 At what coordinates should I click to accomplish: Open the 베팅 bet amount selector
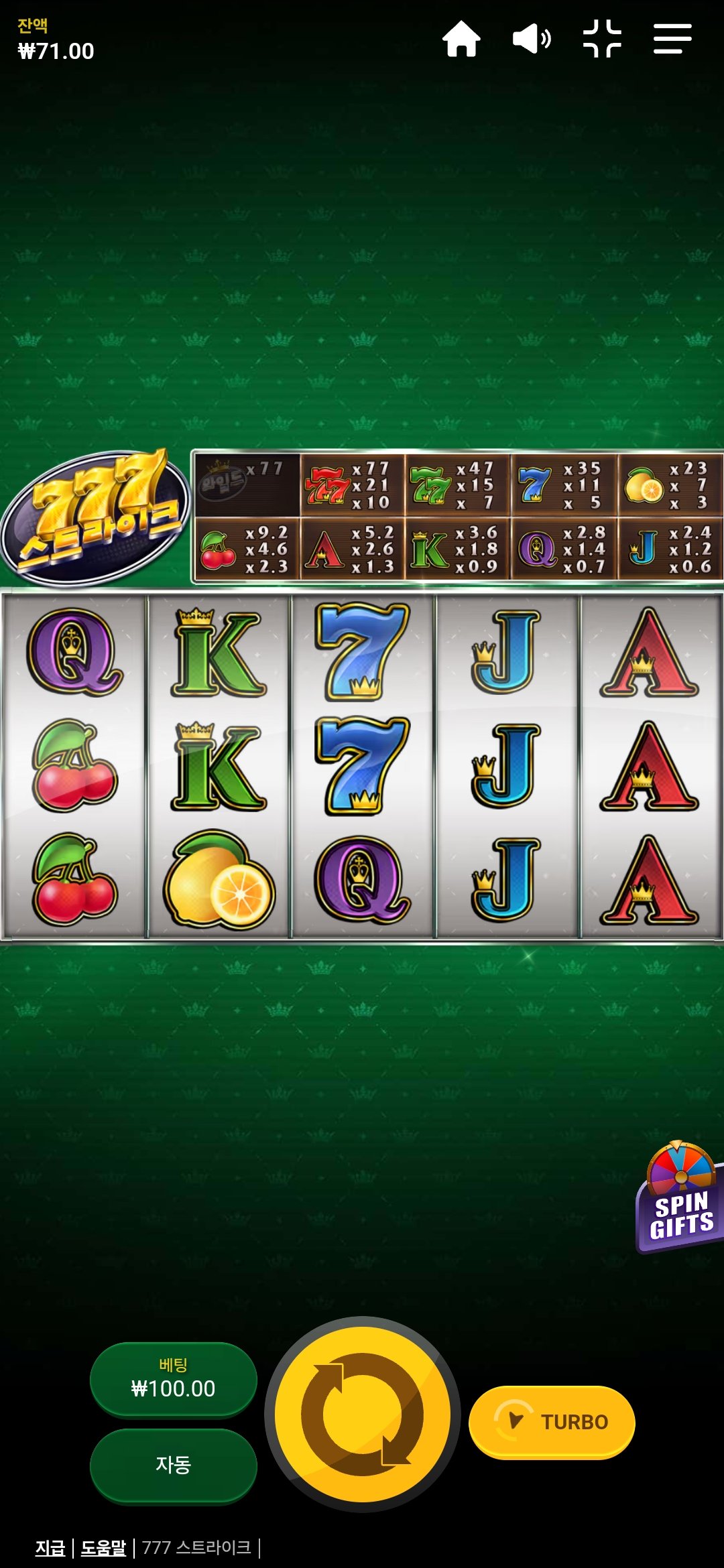174,1379
